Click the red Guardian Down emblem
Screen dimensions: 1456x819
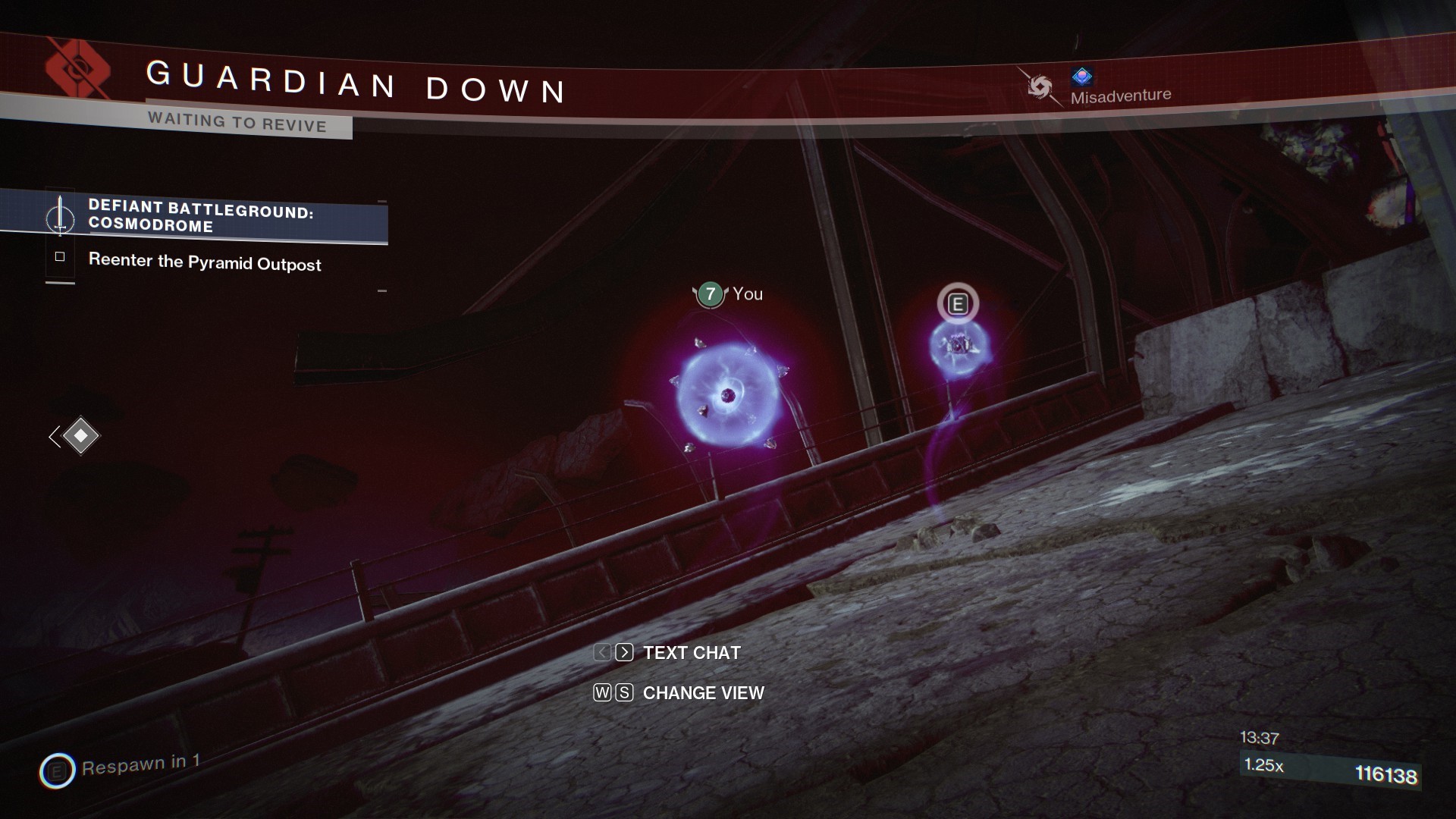[x=77, y=70]
